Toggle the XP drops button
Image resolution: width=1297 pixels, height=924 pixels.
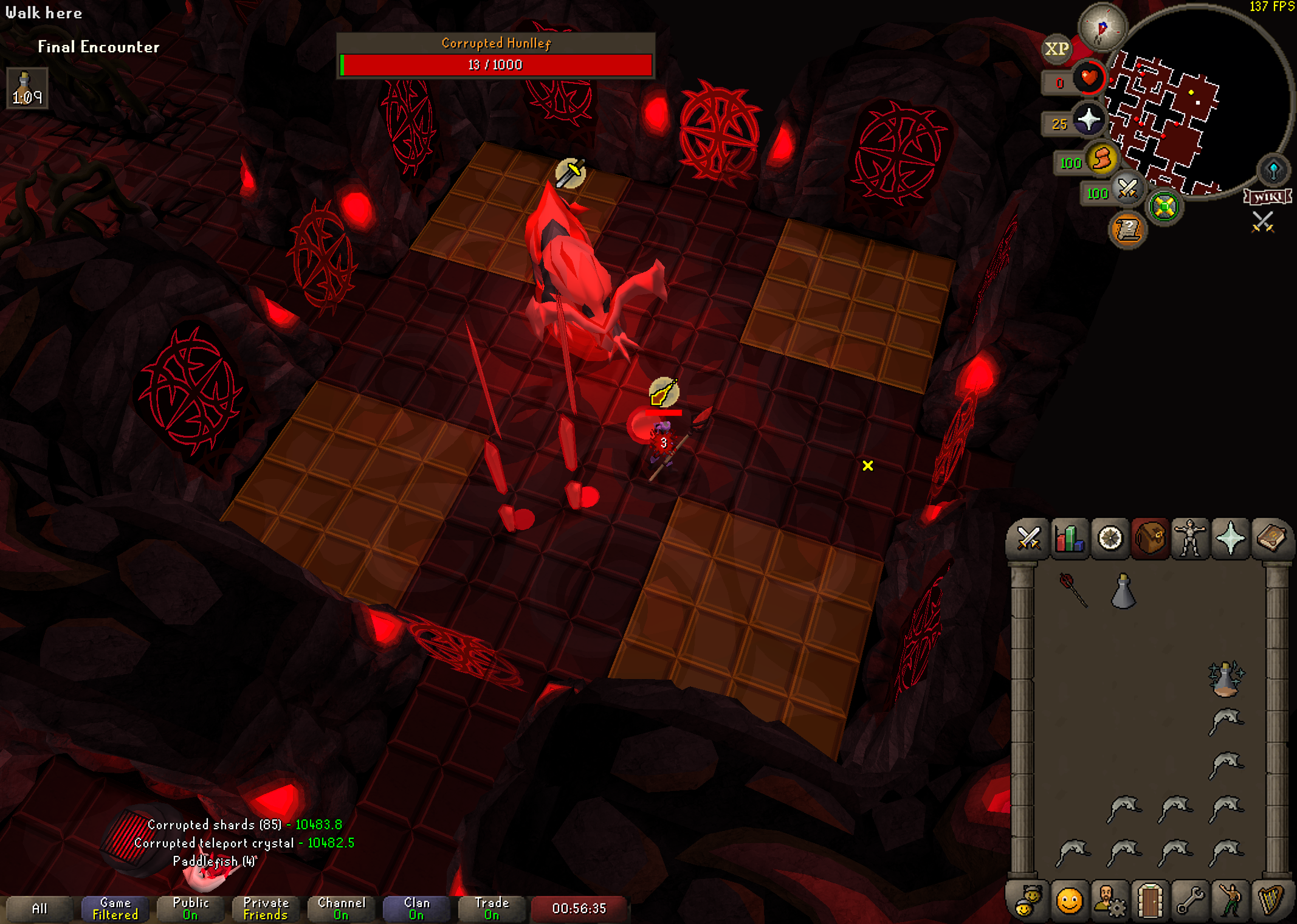click(x=1057, y=49)
